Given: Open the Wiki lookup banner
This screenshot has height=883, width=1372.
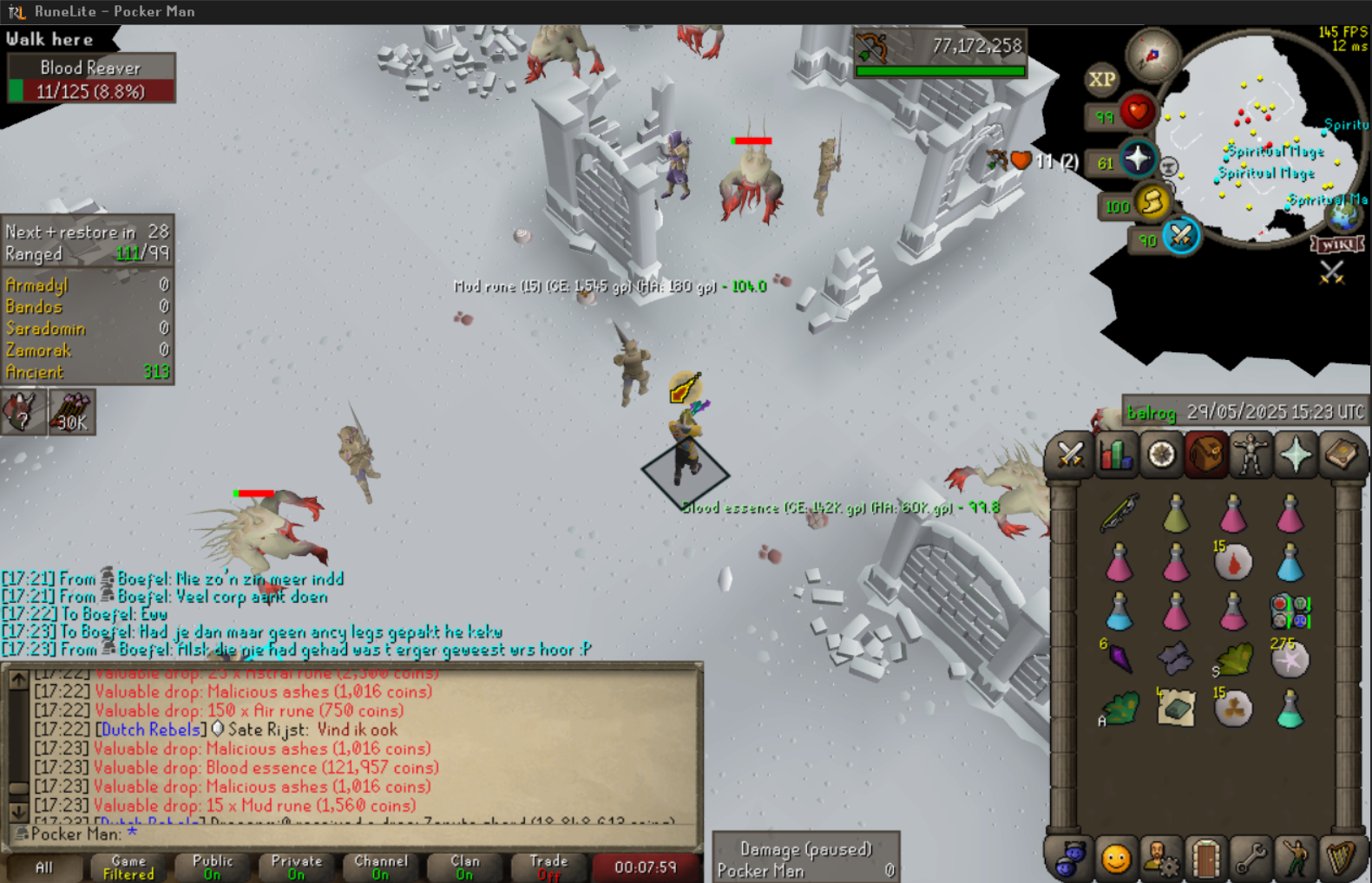Looking at the screenshot, I should click(1337, 245).
